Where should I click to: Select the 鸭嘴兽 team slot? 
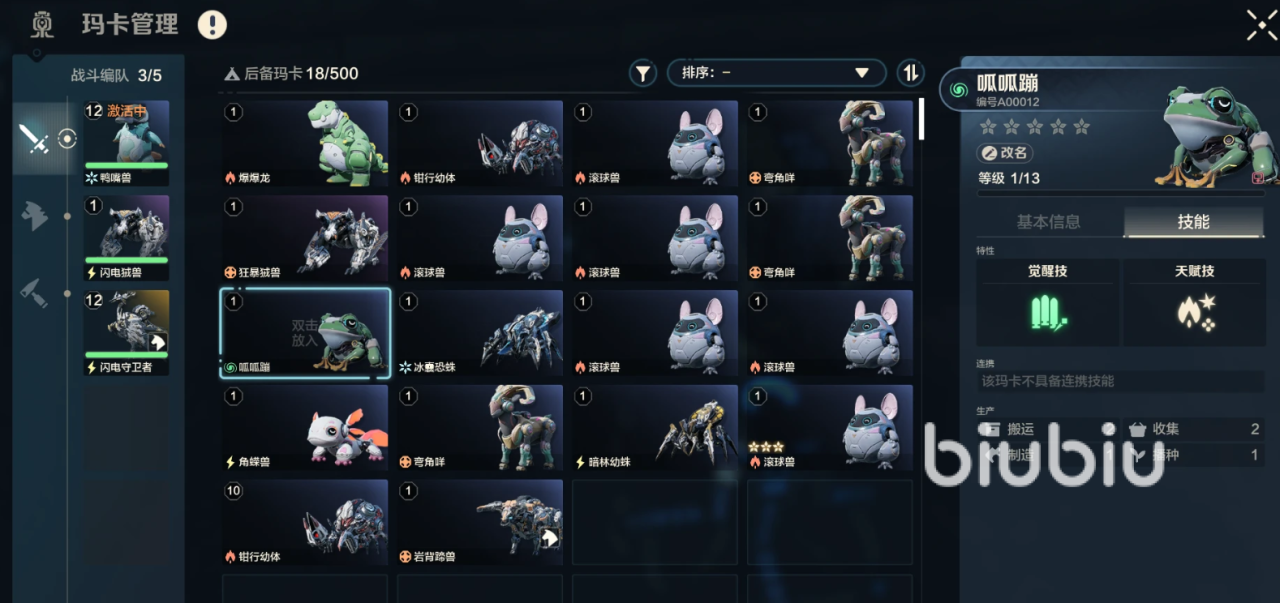(127, 144)
